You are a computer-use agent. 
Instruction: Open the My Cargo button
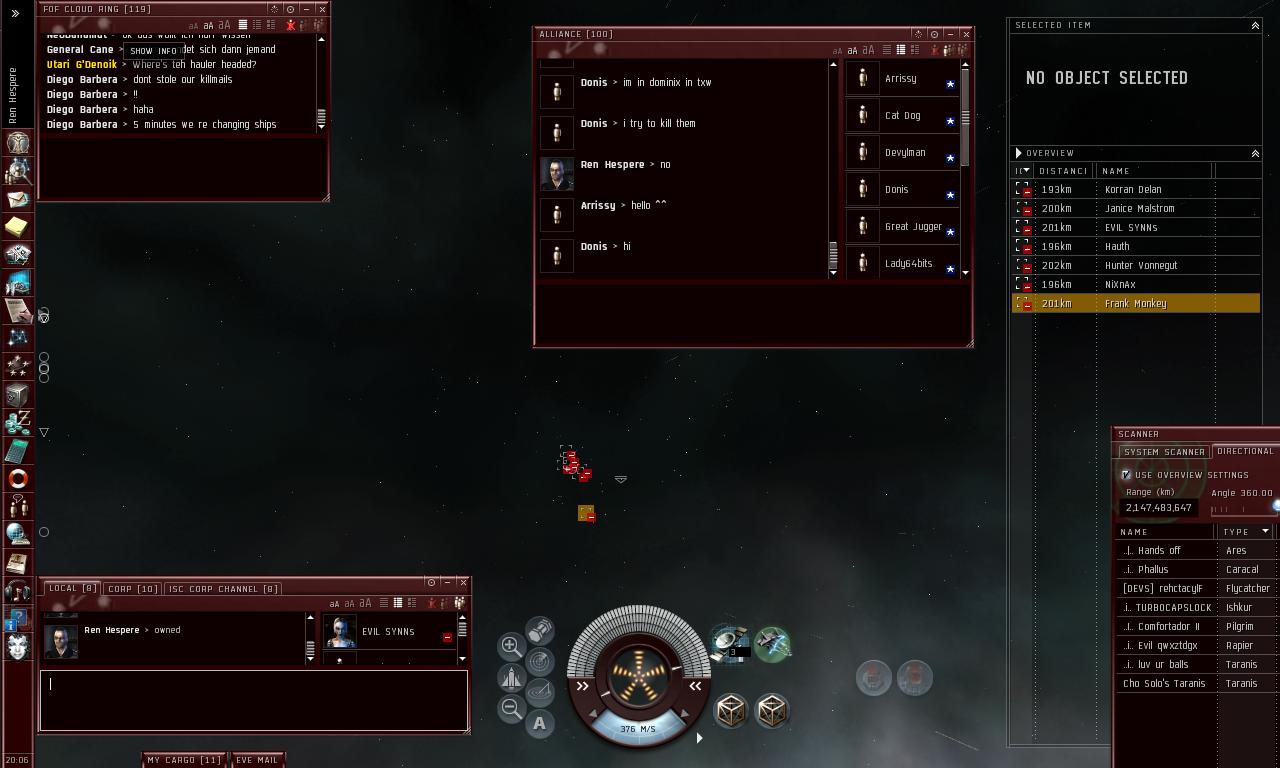pyautogui.click(x=184, y=760)
